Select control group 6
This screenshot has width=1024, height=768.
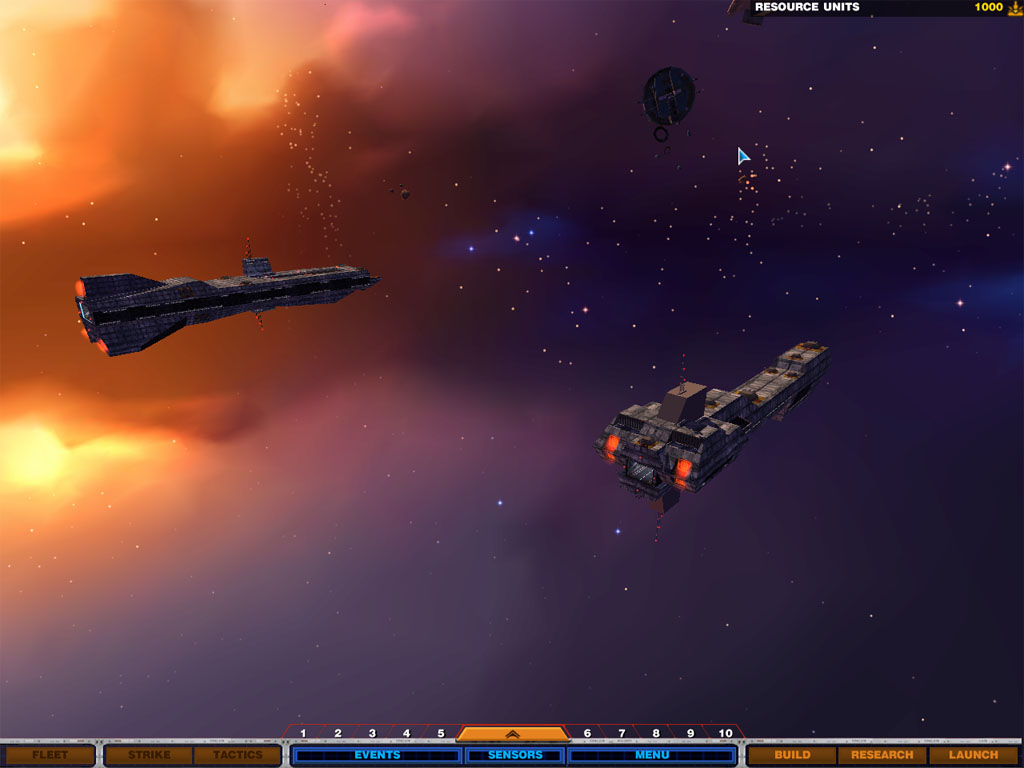[x=587, y=734]
